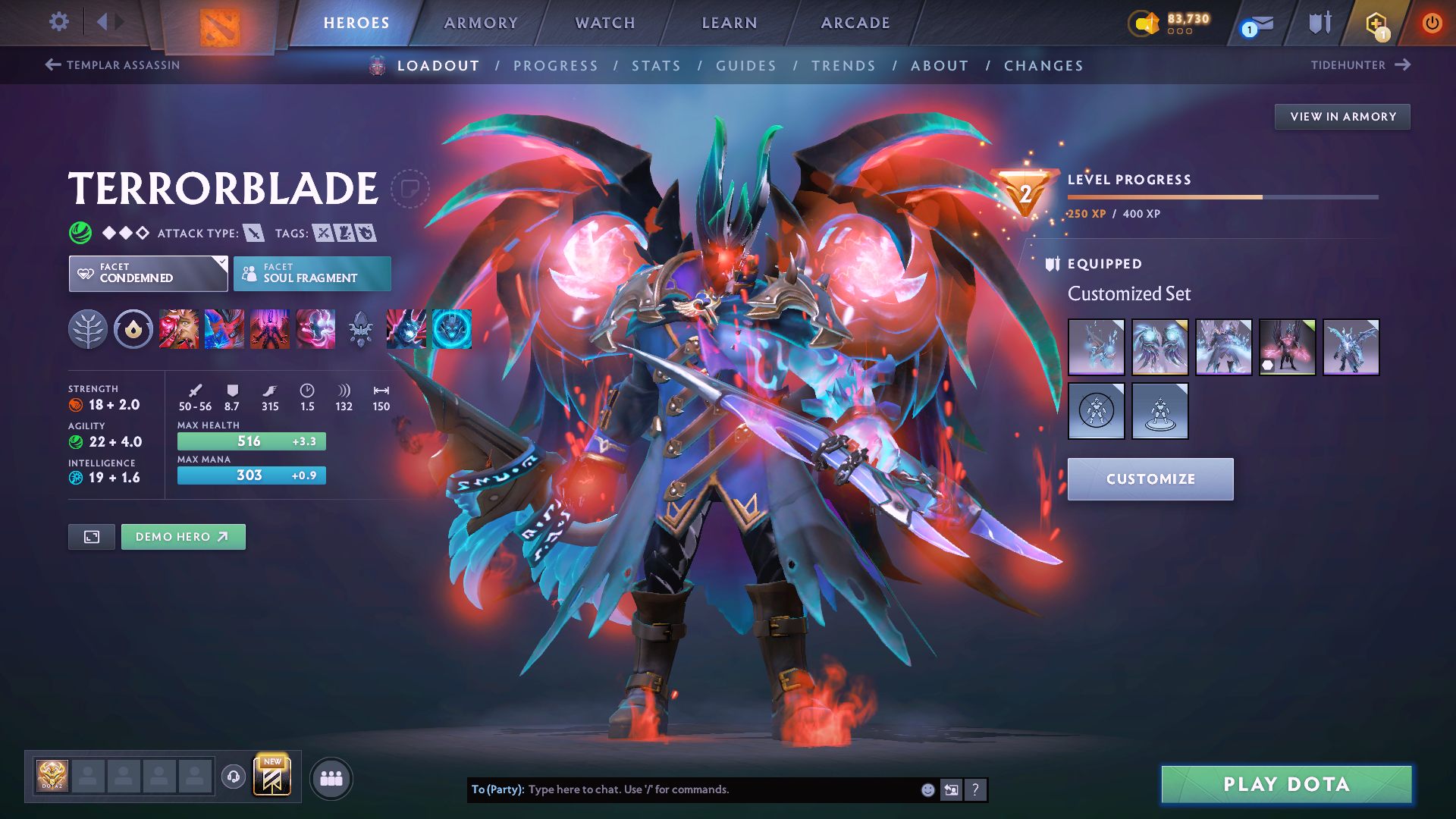Select Terrorblade's innate ability droplet icon
The image size is (1456, 819).
coord(133,328)
